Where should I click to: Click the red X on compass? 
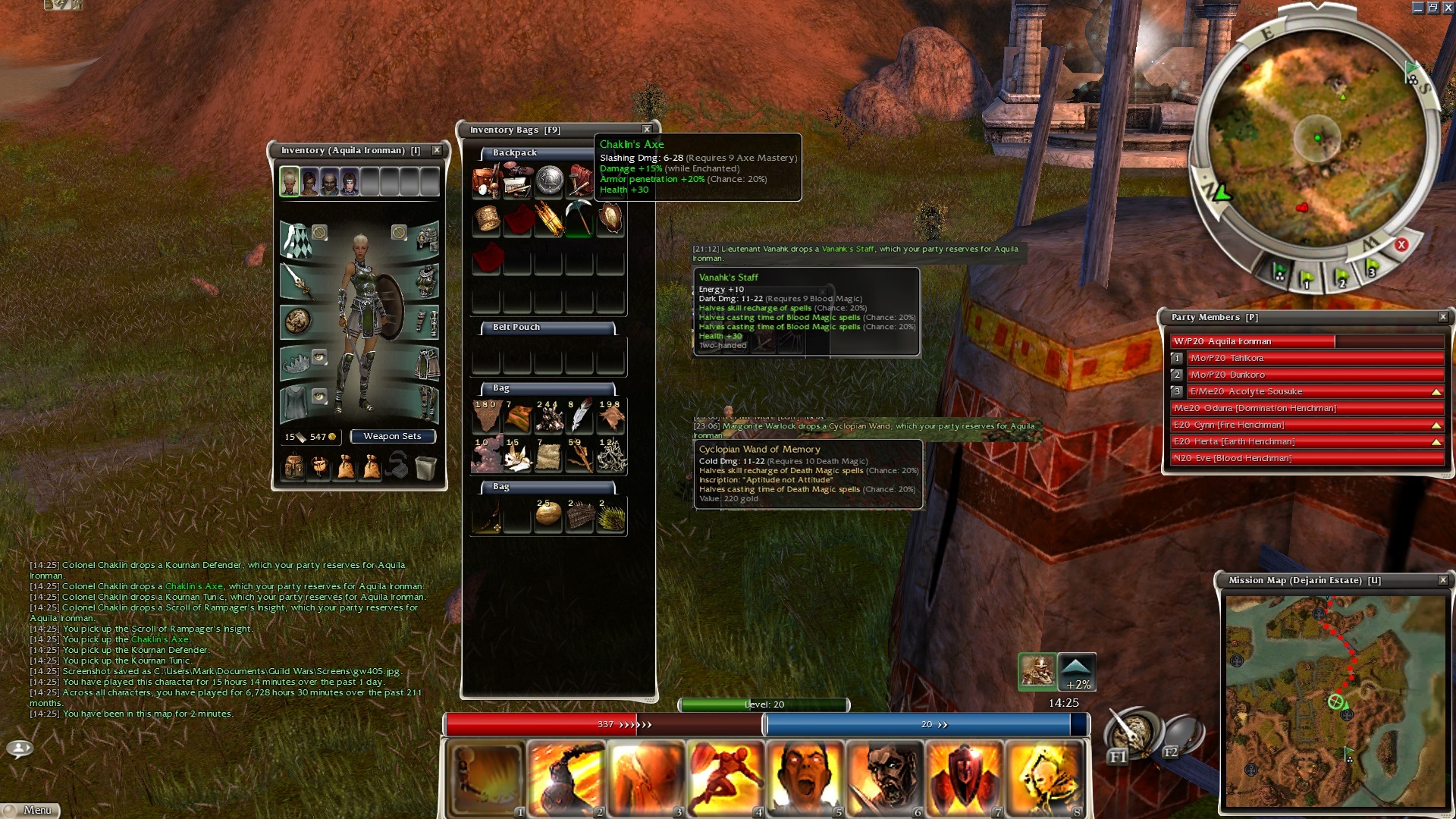click(1401, 245)
